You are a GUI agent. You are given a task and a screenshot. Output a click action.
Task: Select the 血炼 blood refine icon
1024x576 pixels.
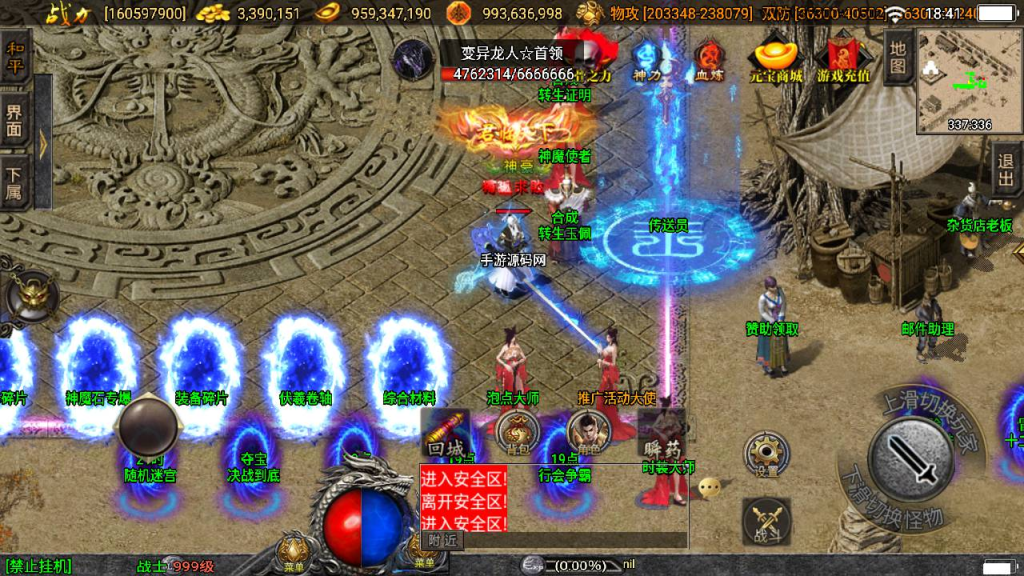(710, 60)
